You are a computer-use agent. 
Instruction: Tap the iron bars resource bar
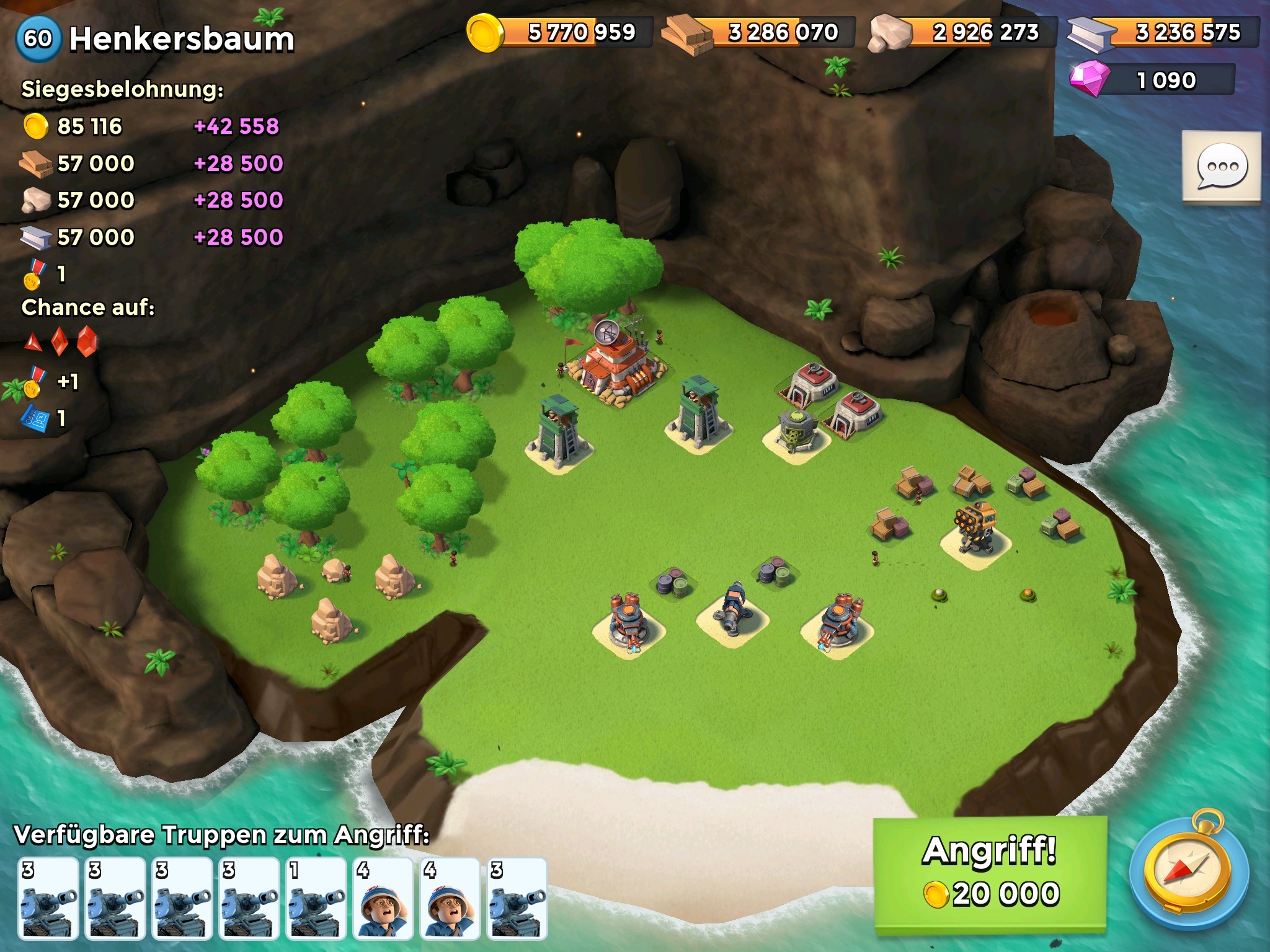(x=1163, y=32)
